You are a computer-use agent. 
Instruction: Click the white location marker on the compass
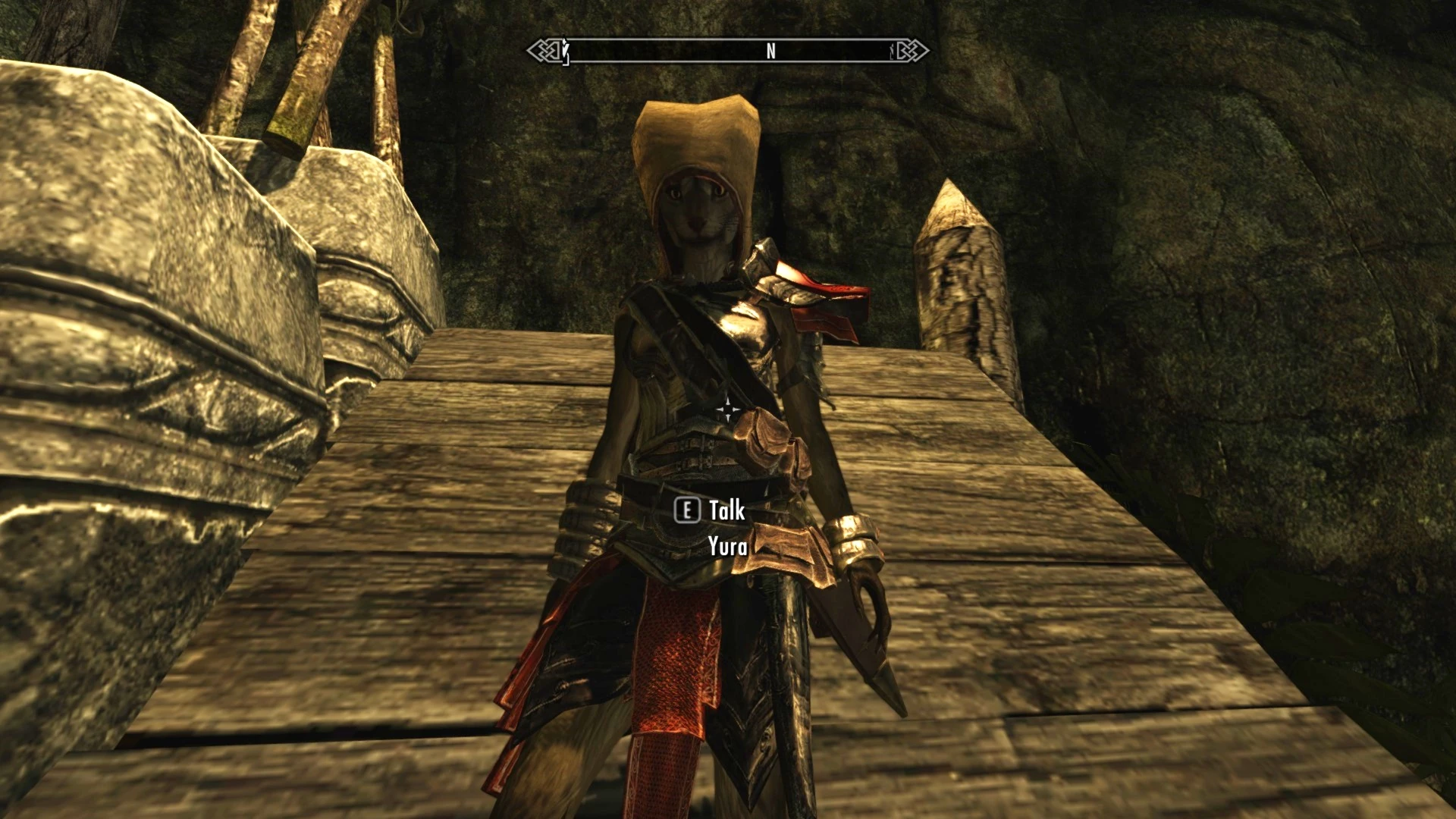(x=565, y=52)
